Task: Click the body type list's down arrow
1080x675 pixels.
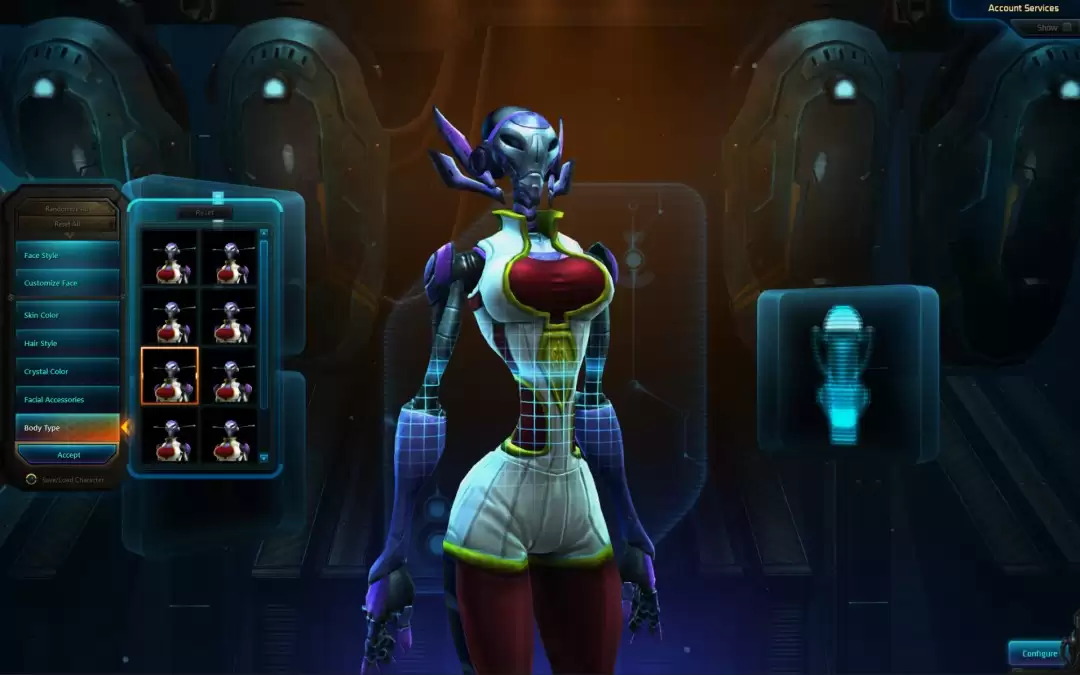Action: (x=264, y=457)
